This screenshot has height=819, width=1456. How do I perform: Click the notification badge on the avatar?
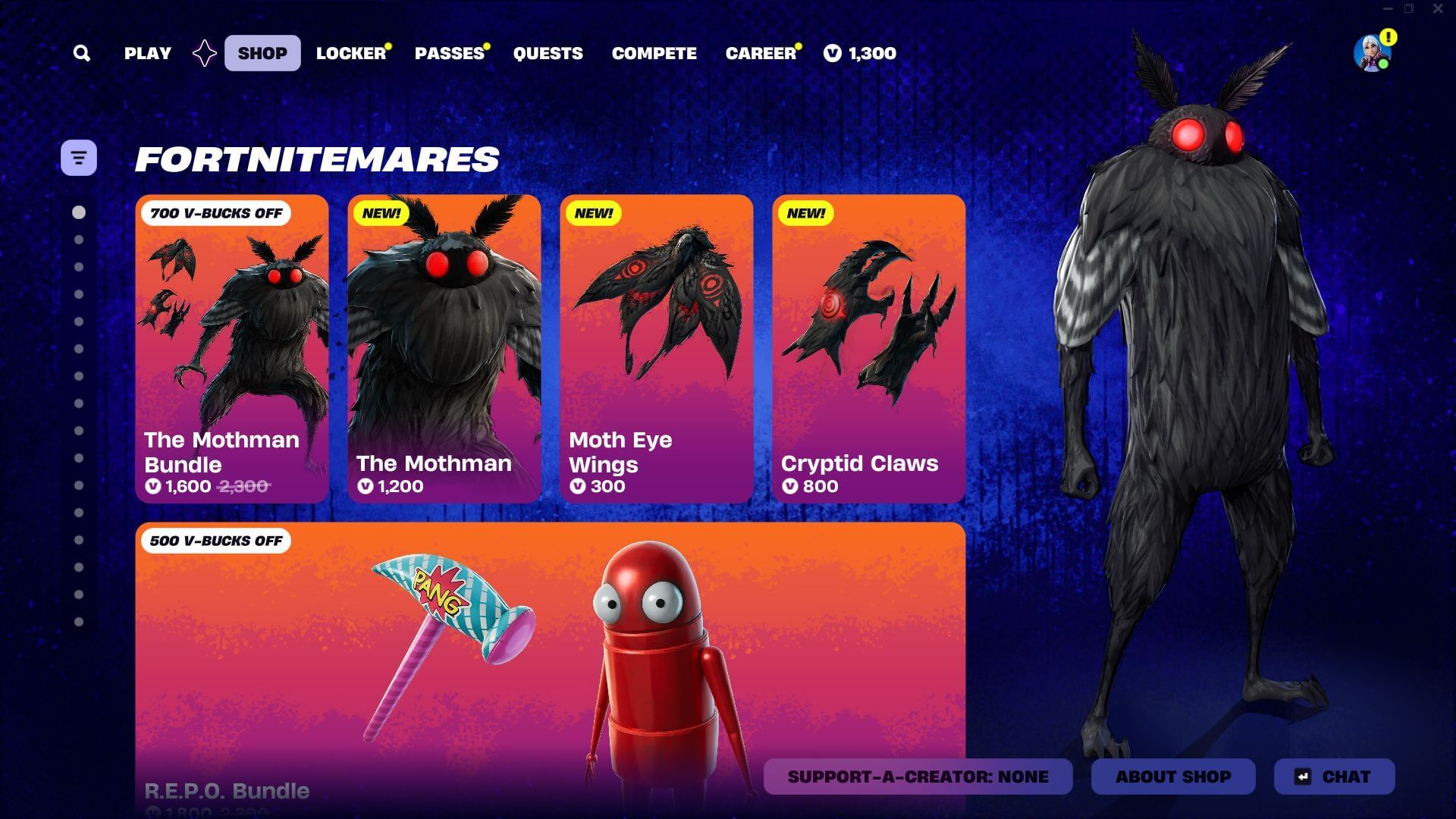pyautogui.click(x=1388, y=36)
